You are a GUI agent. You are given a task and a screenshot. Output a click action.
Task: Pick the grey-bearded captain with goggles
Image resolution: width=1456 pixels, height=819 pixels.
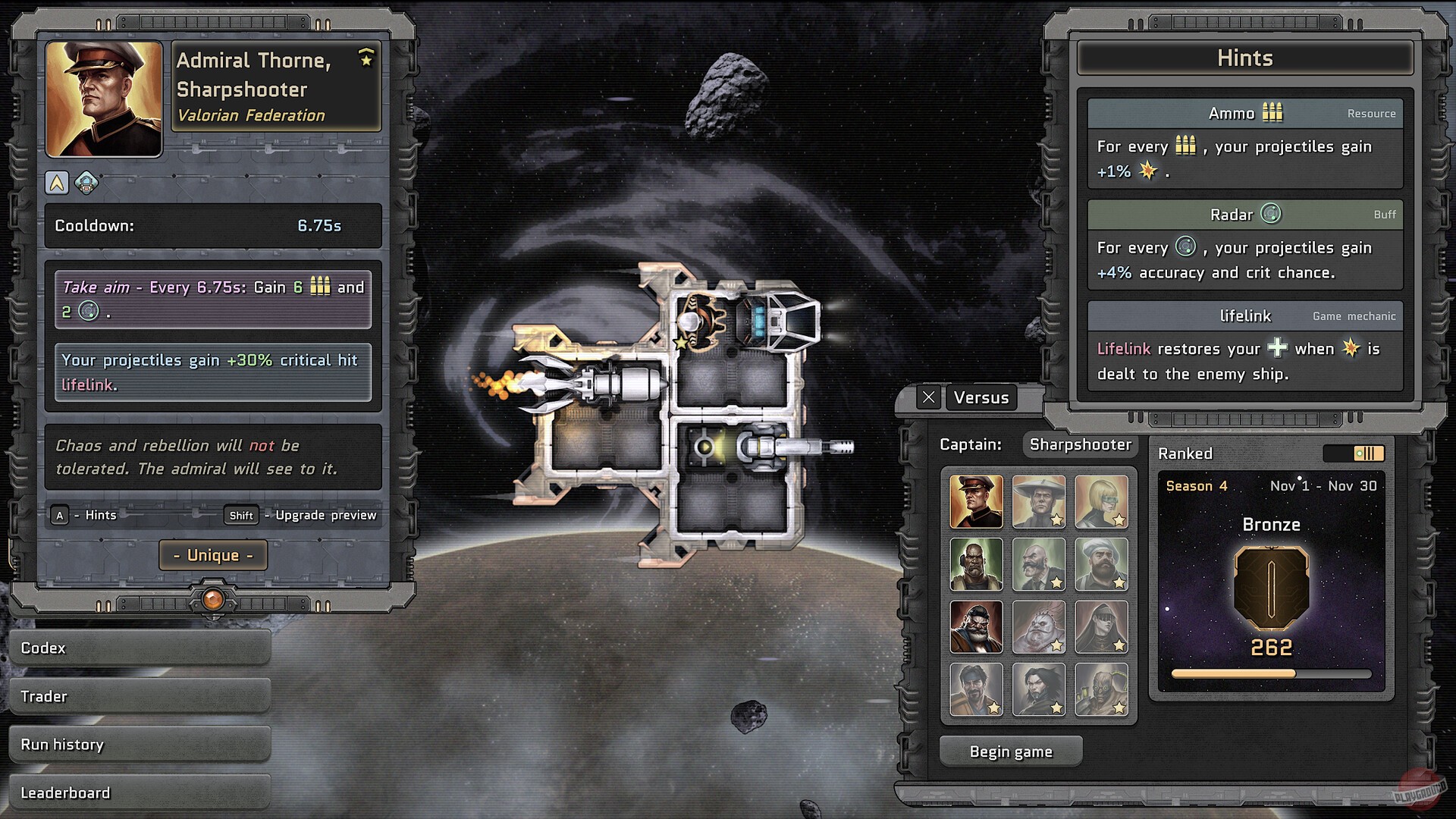click(976, 627)
